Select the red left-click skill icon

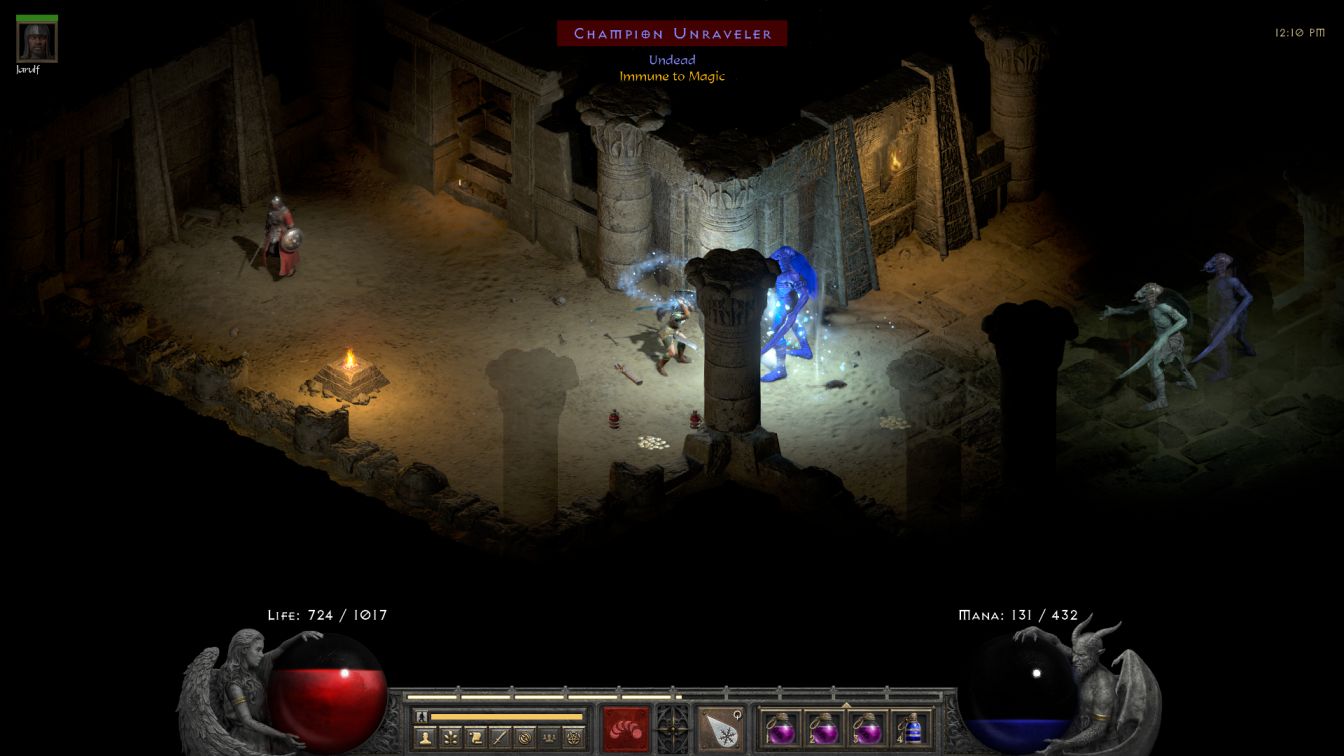point(625,729)
